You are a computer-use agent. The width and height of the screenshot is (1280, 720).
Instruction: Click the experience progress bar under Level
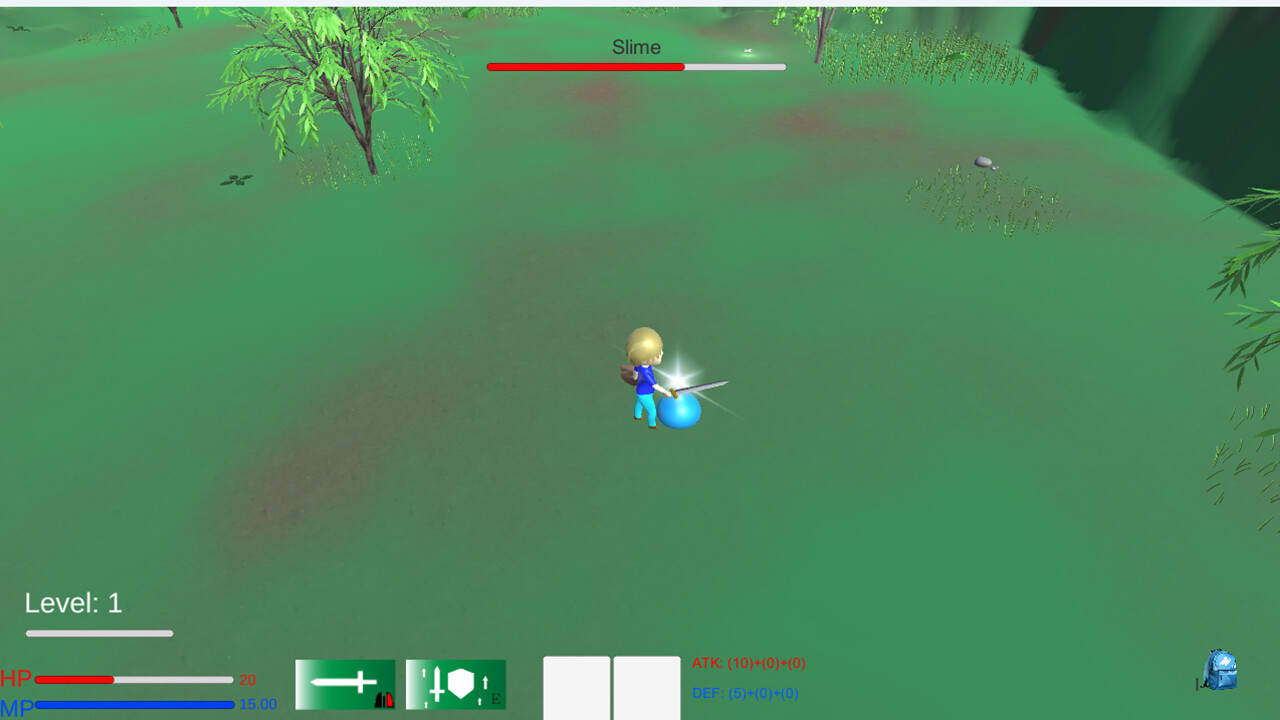[x=99, y=633]
